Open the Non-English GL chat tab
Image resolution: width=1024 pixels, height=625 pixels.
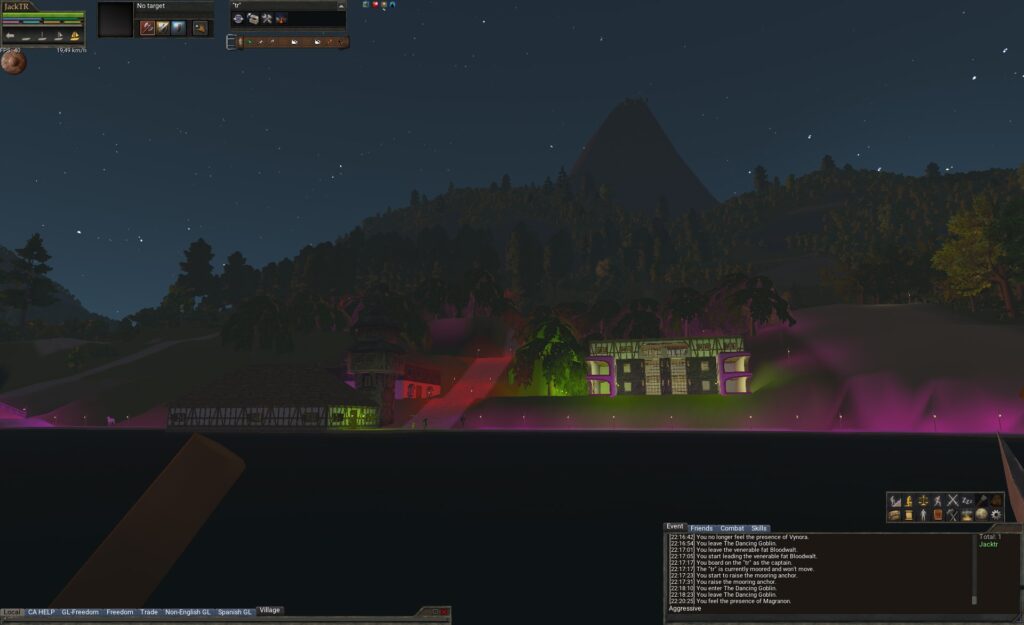[x=187, y=611]
